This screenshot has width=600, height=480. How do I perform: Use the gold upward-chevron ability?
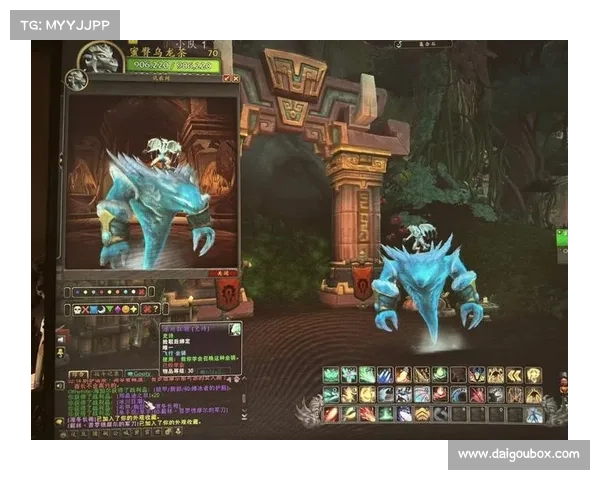coord(424,414)
